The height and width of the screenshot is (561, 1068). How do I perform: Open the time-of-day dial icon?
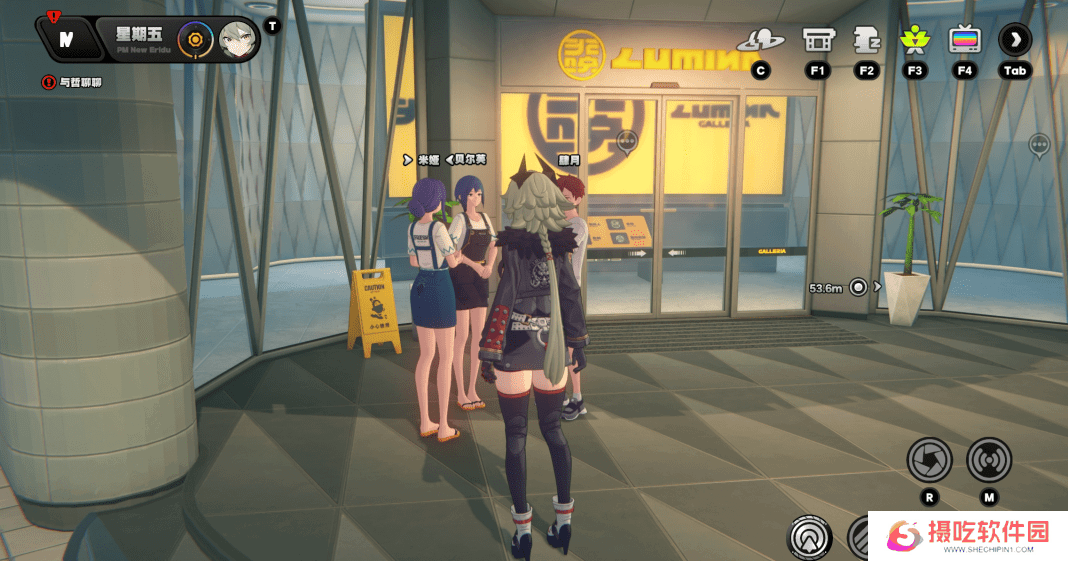pyautogui.click(x=195, y=40)
